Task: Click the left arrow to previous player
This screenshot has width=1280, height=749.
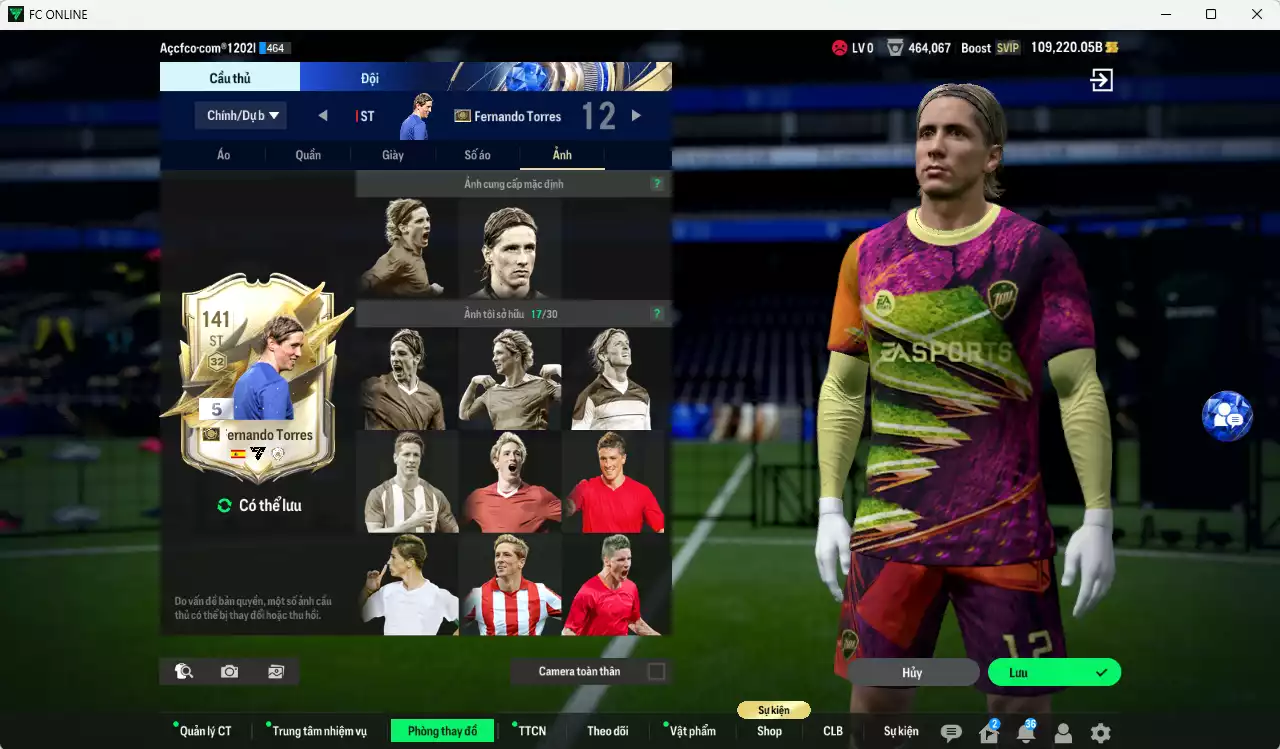Action: point(322,115)
